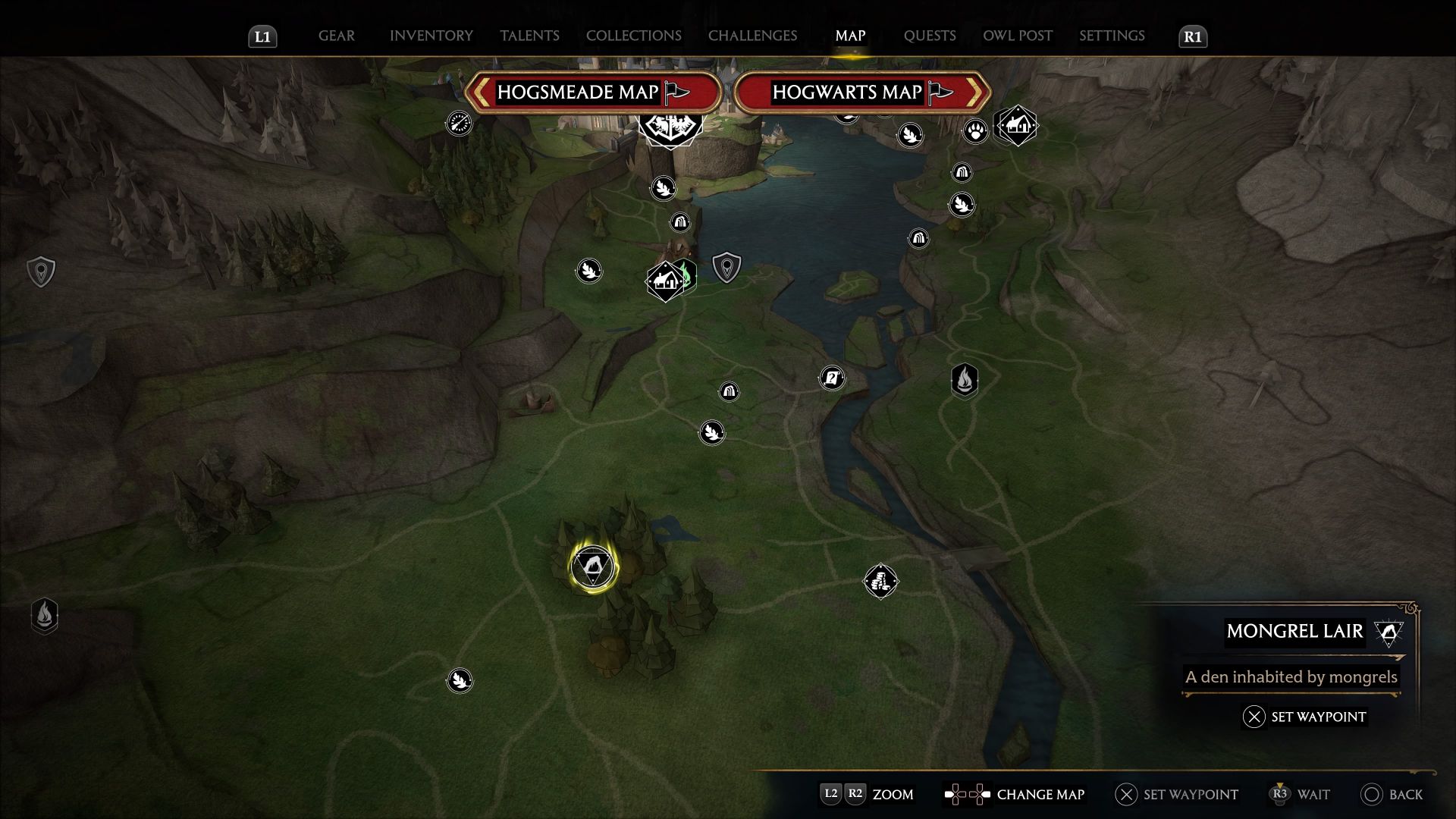Image resolution: width=1456 pixels, height=819 pixels.
Task: Select the highlighted Mongrel Lair marker
Action: click(x=593, y=567)
